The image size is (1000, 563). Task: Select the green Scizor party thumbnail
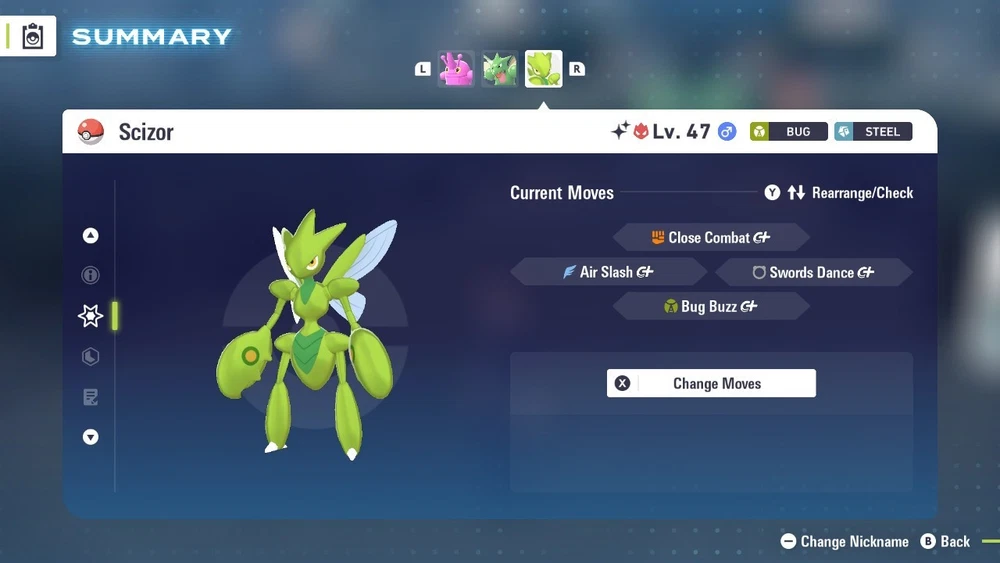click(544, 69)
